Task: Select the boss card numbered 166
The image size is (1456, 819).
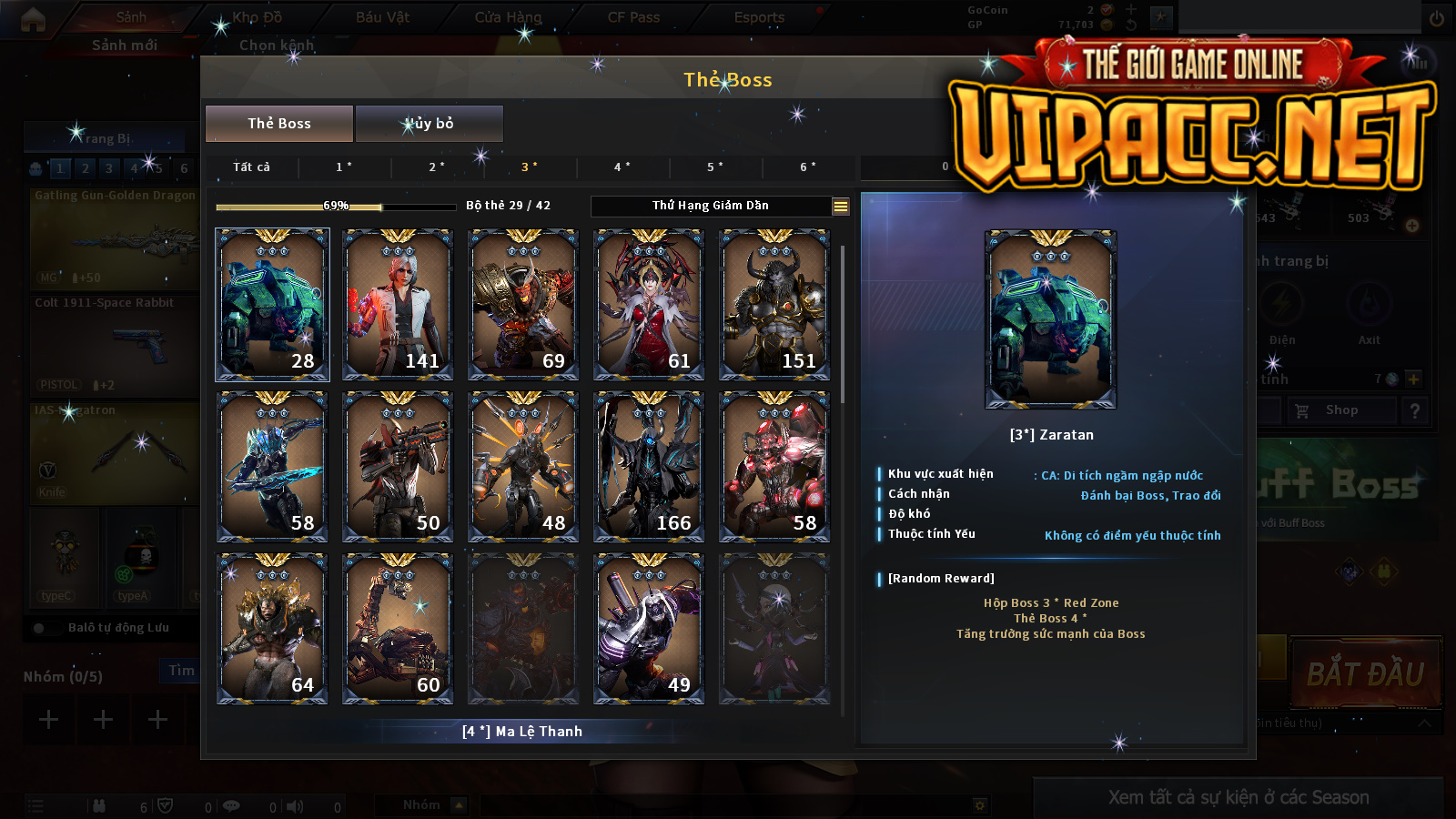Action: tap(649, 467)
